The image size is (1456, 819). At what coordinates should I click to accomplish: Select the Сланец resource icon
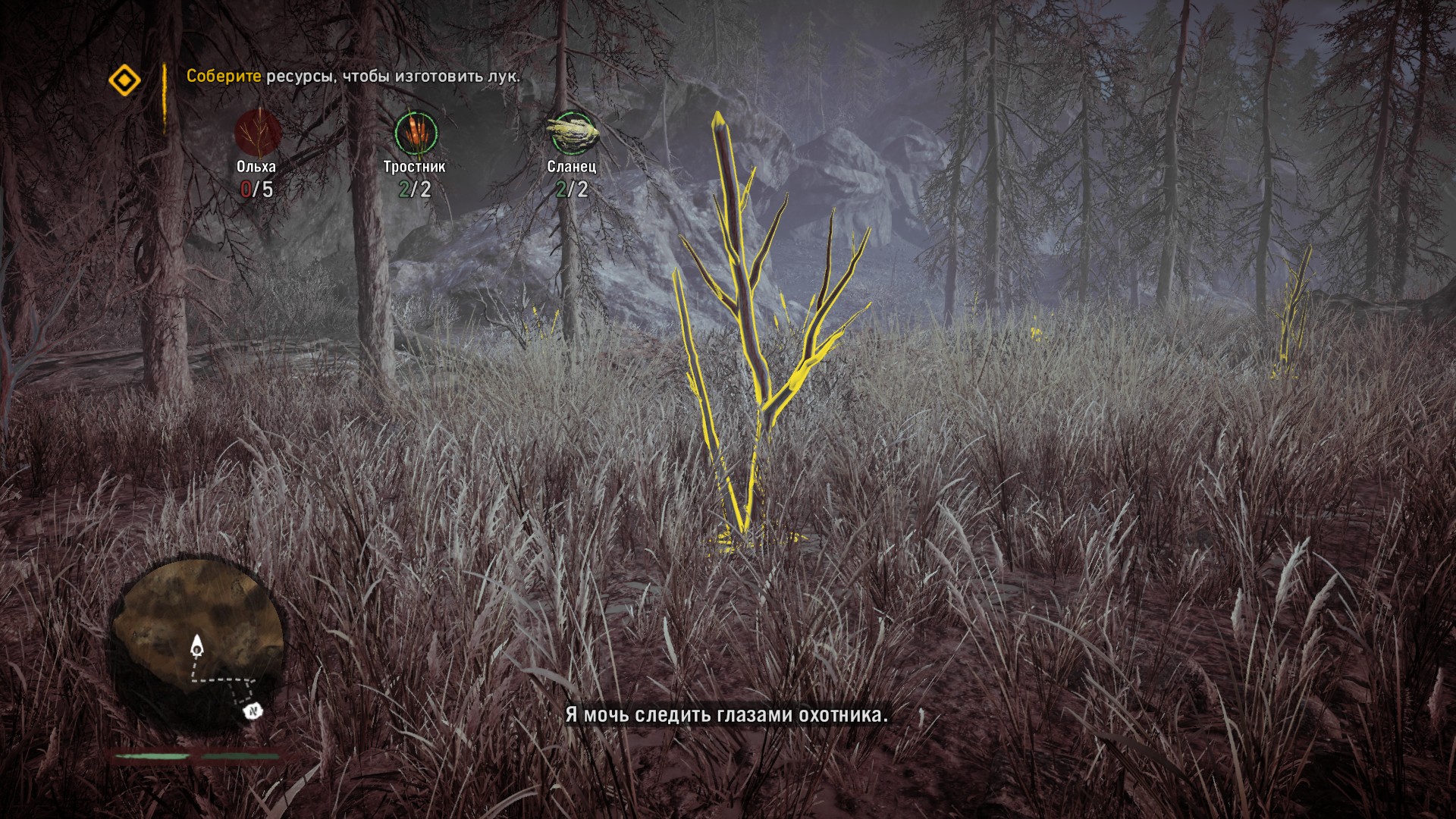click(572, 133)
